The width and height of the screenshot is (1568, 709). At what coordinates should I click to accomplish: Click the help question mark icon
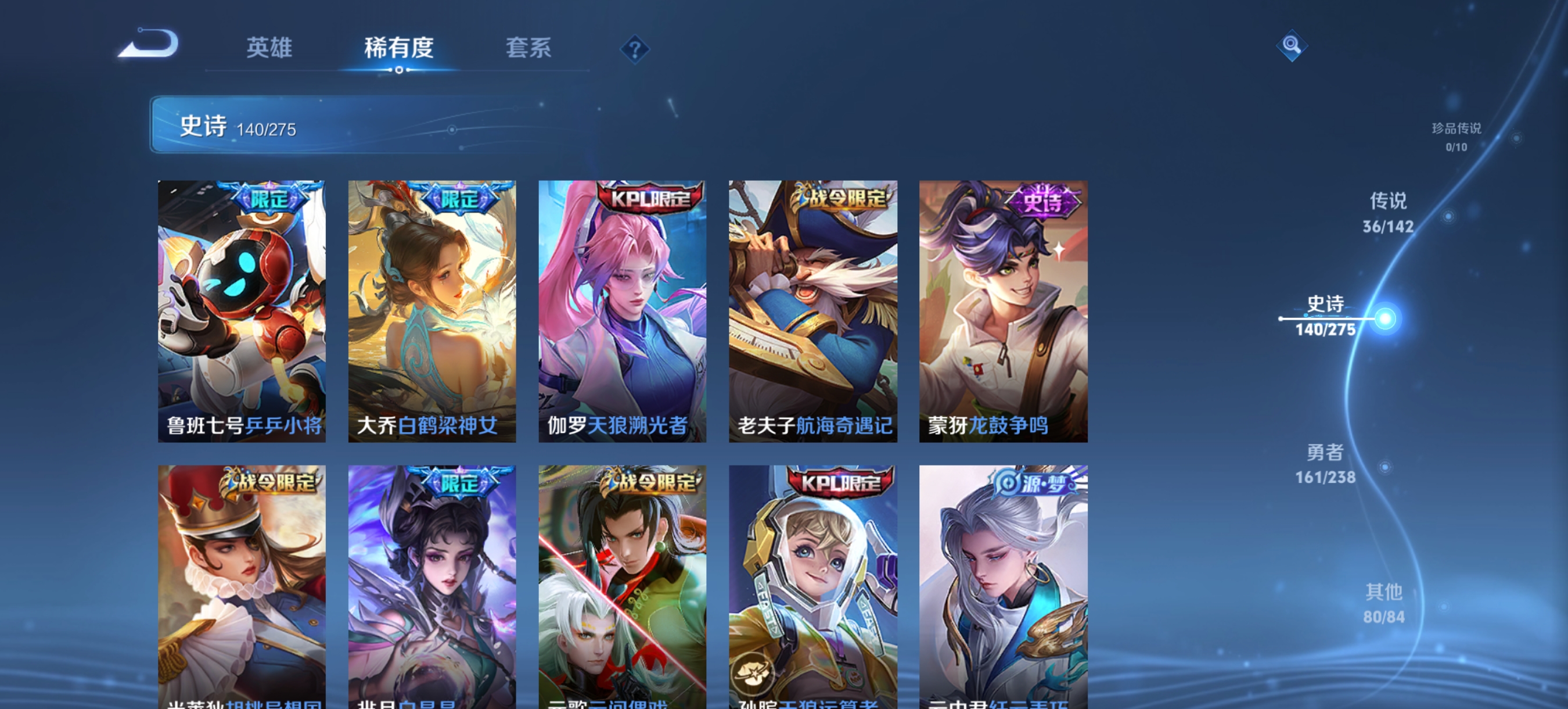635,51
